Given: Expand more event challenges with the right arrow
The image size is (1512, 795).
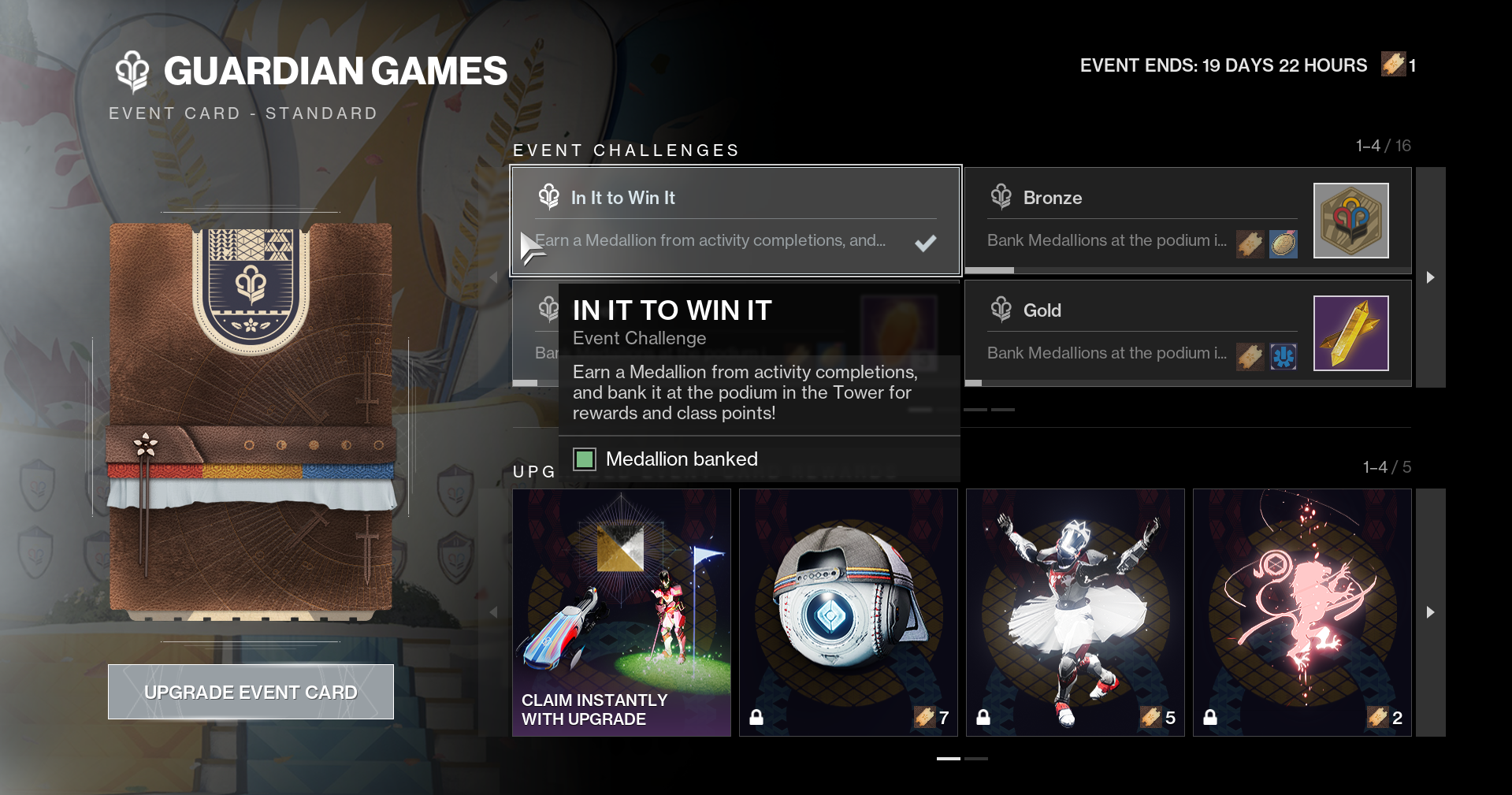Looking at the screenshot, I should pos(1429,277).
